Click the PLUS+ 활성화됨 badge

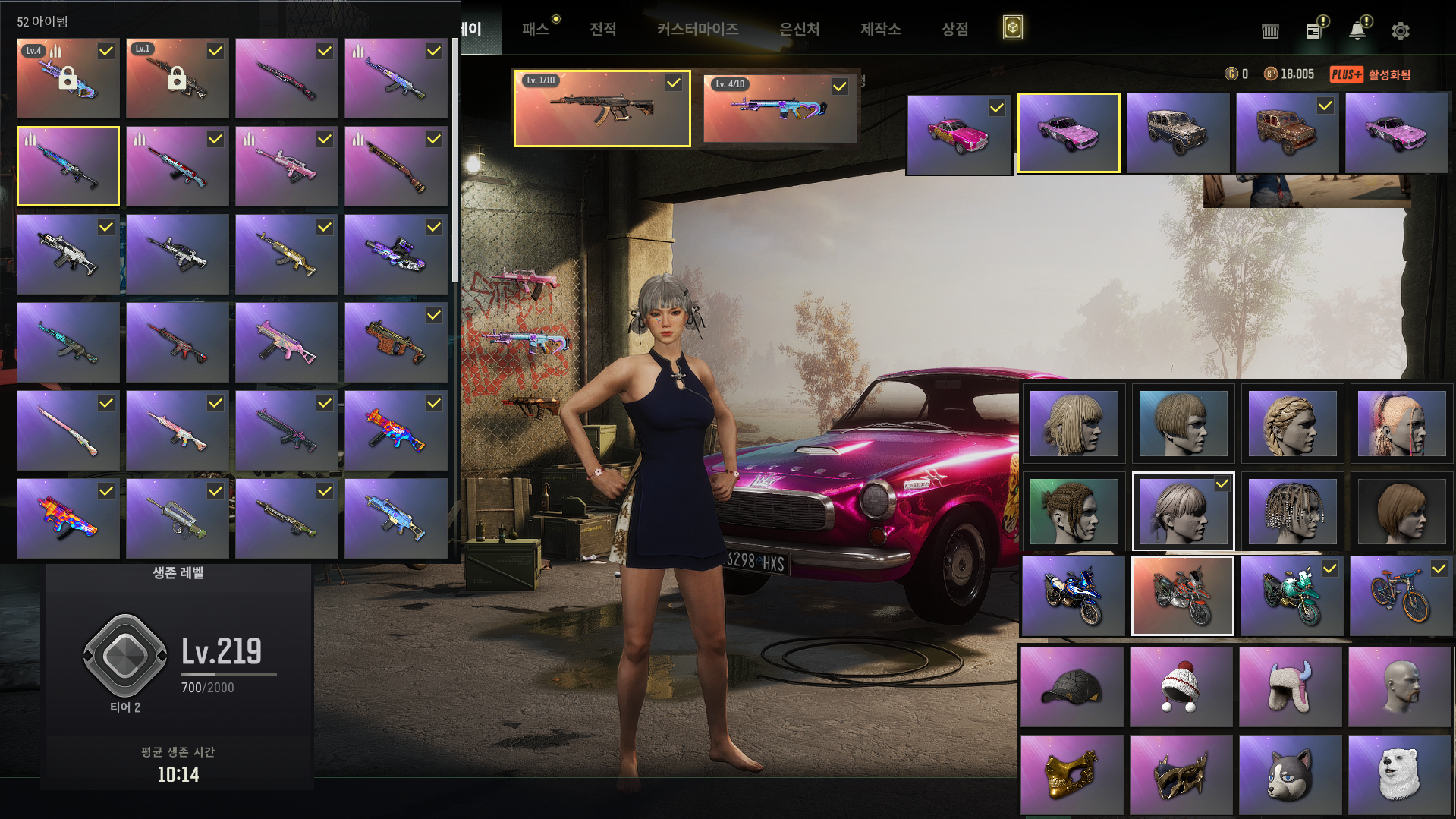[x=1370, y=74]
